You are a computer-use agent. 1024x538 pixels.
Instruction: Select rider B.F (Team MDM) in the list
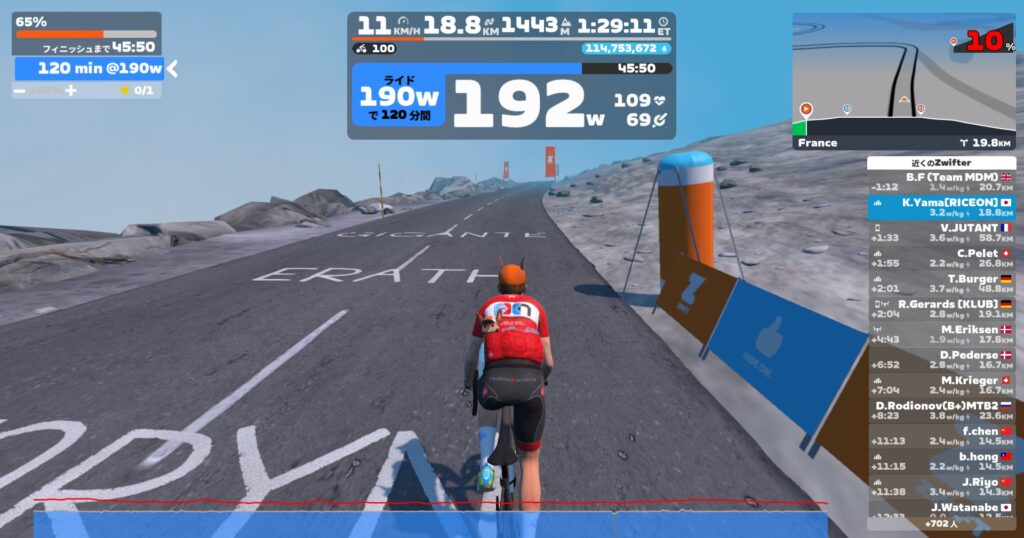[x=941, y=181]
